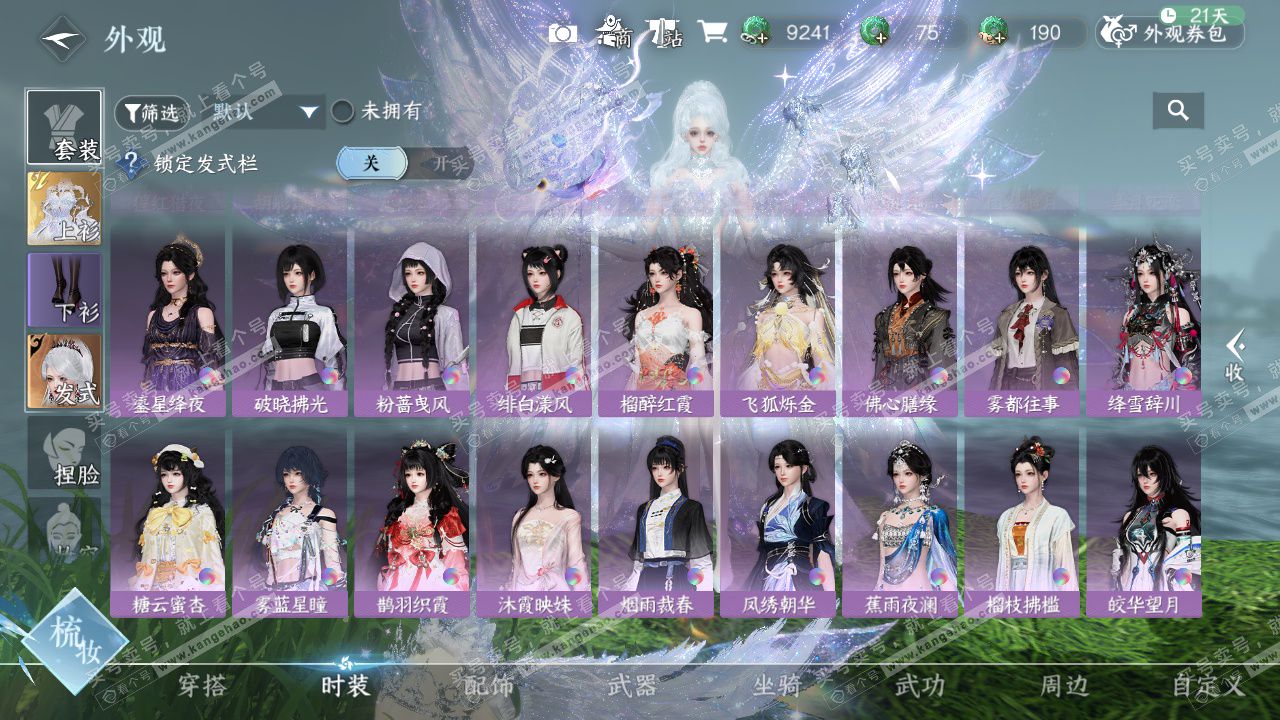Open the 筛选 filter button
The image size is (1280, 720).
pyautogui.click(x=152, y=112)
